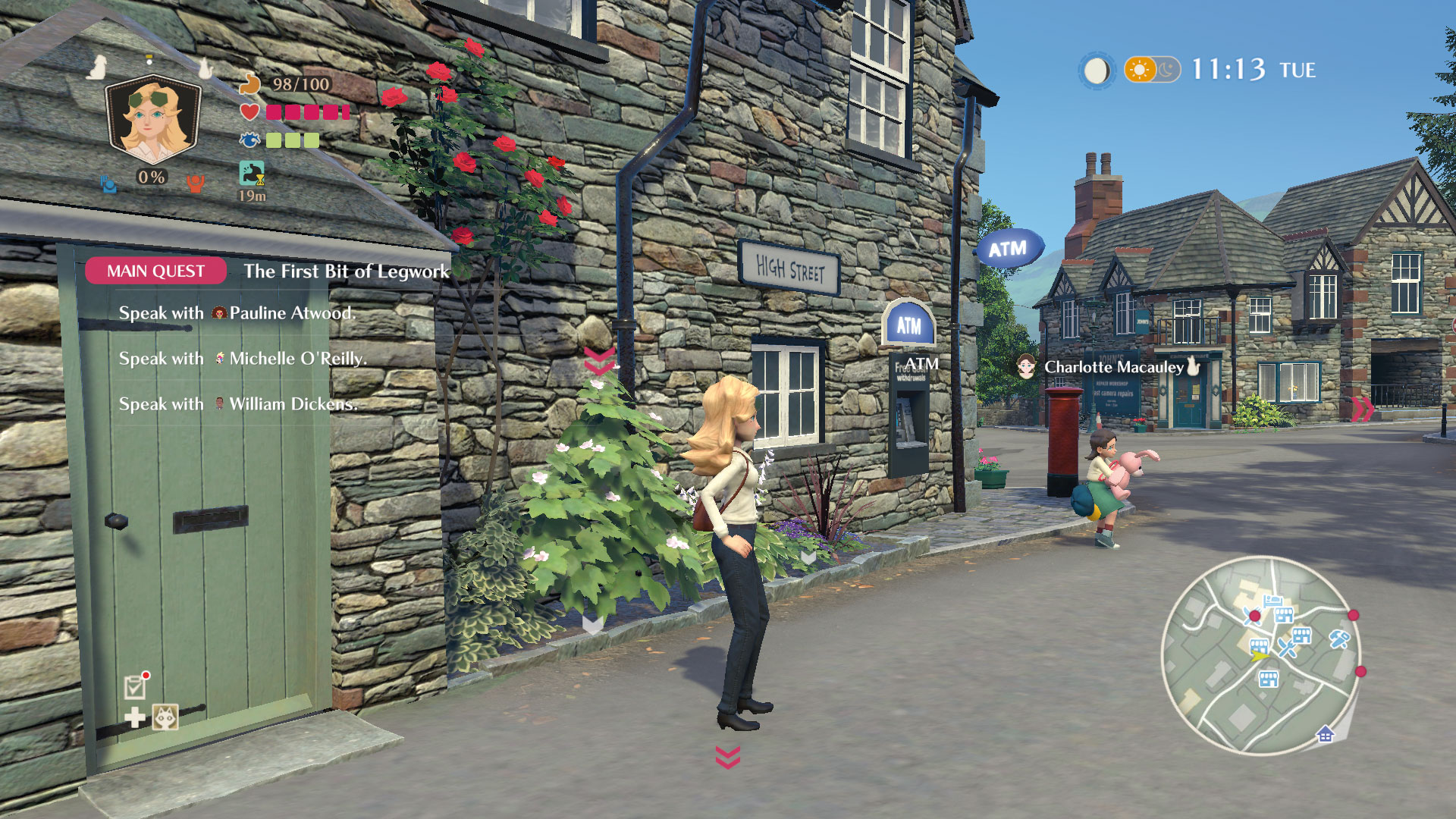
Task: Select the Charlotte Macauley name tag
Action: [x=1112, y=367]
